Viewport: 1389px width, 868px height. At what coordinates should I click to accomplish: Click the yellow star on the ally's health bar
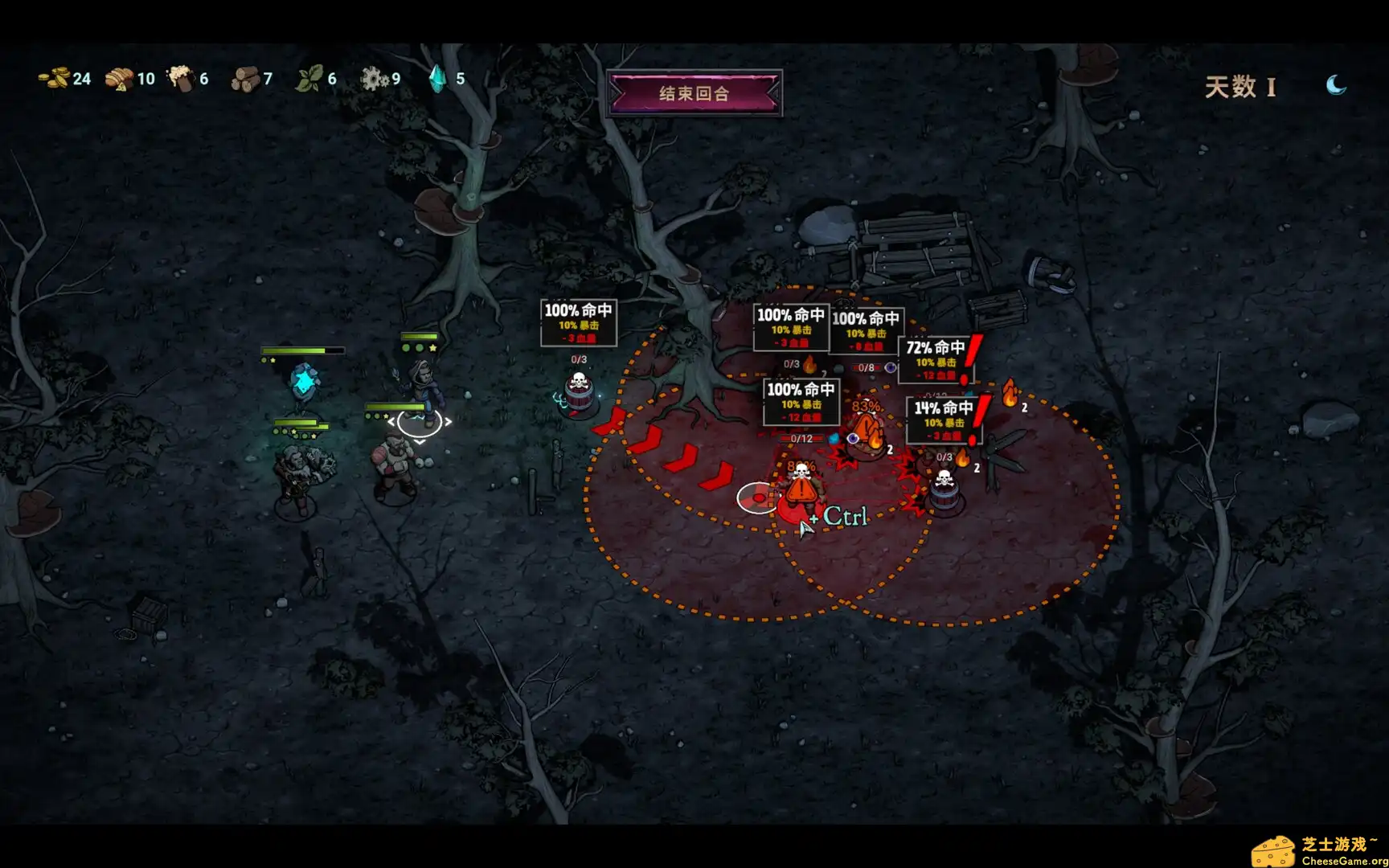pyautogui.click(x=432, y=347)
